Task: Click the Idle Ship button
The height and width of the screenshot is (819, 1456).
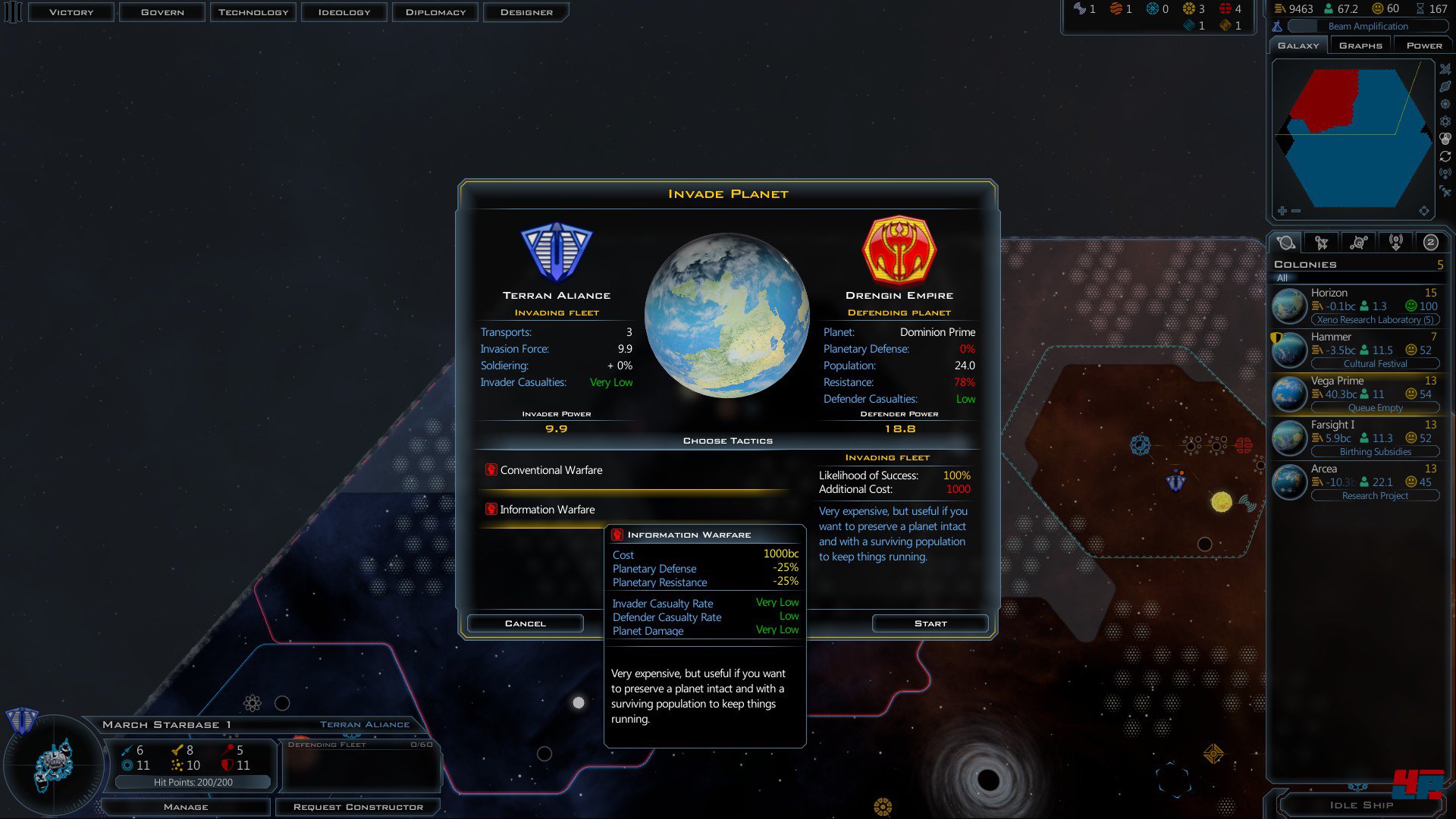Action: (1361, 805)
